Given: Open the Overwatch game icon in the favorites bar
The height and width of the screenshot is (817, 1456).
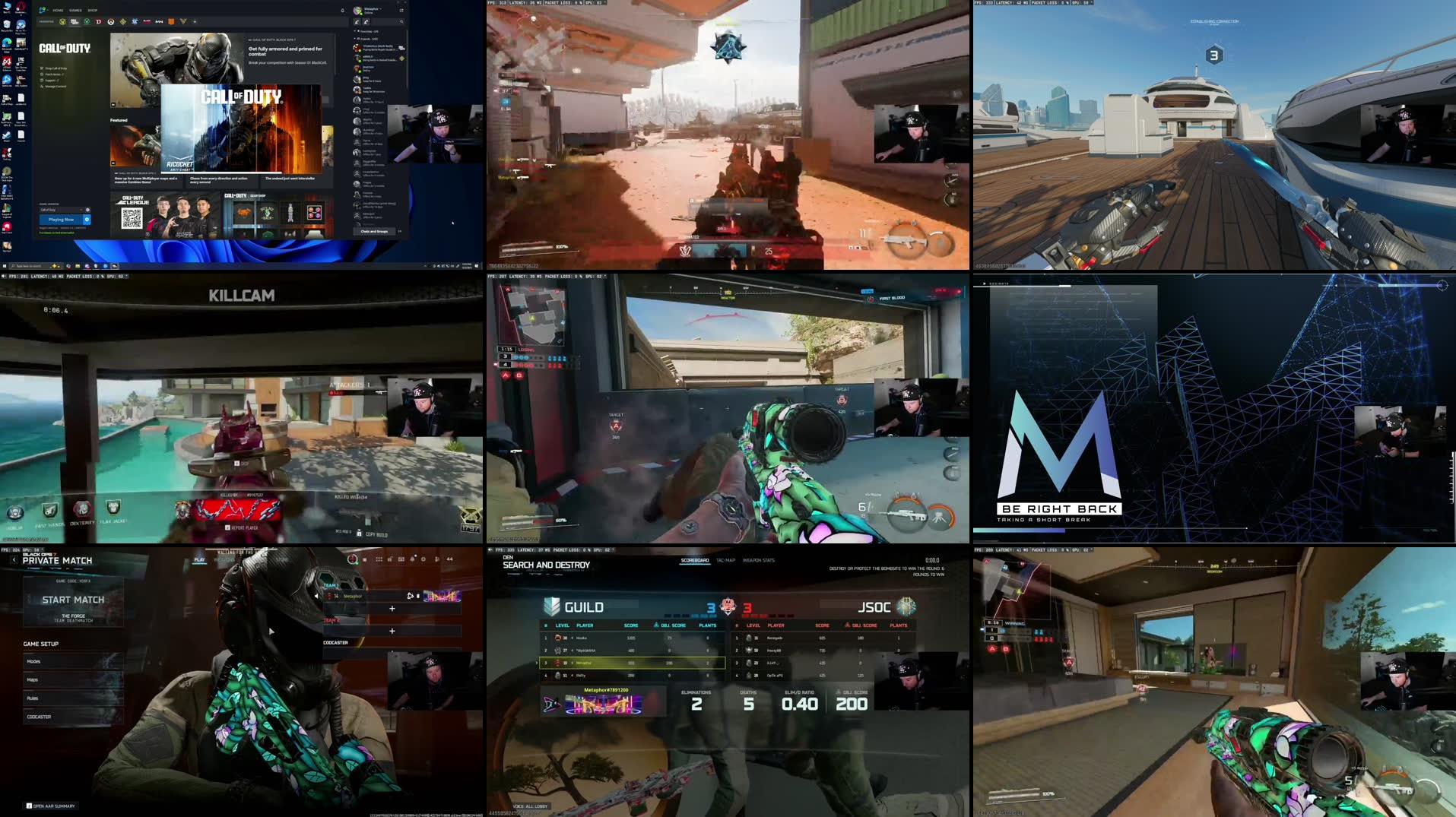Looking at the screenshot, I should pyautogui.click(x=111, y=22).
